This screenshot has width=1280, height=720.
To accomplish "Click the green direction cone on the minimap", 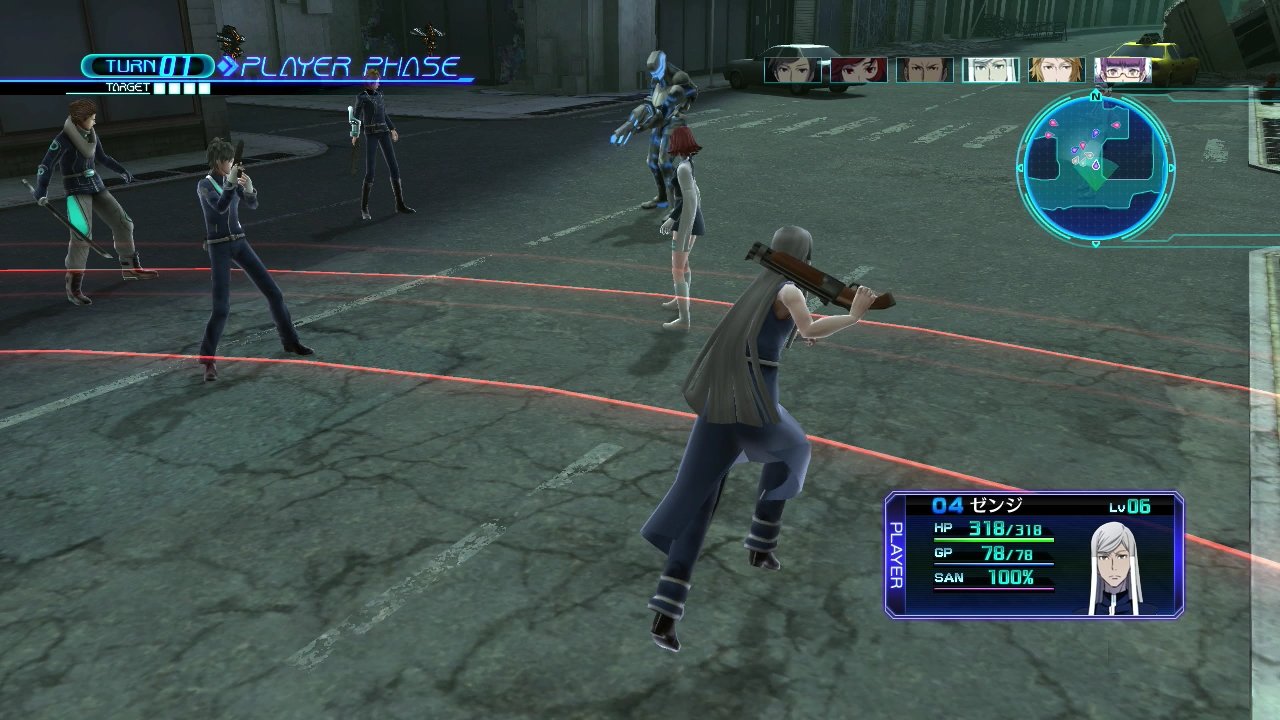I will [1094, 180].
